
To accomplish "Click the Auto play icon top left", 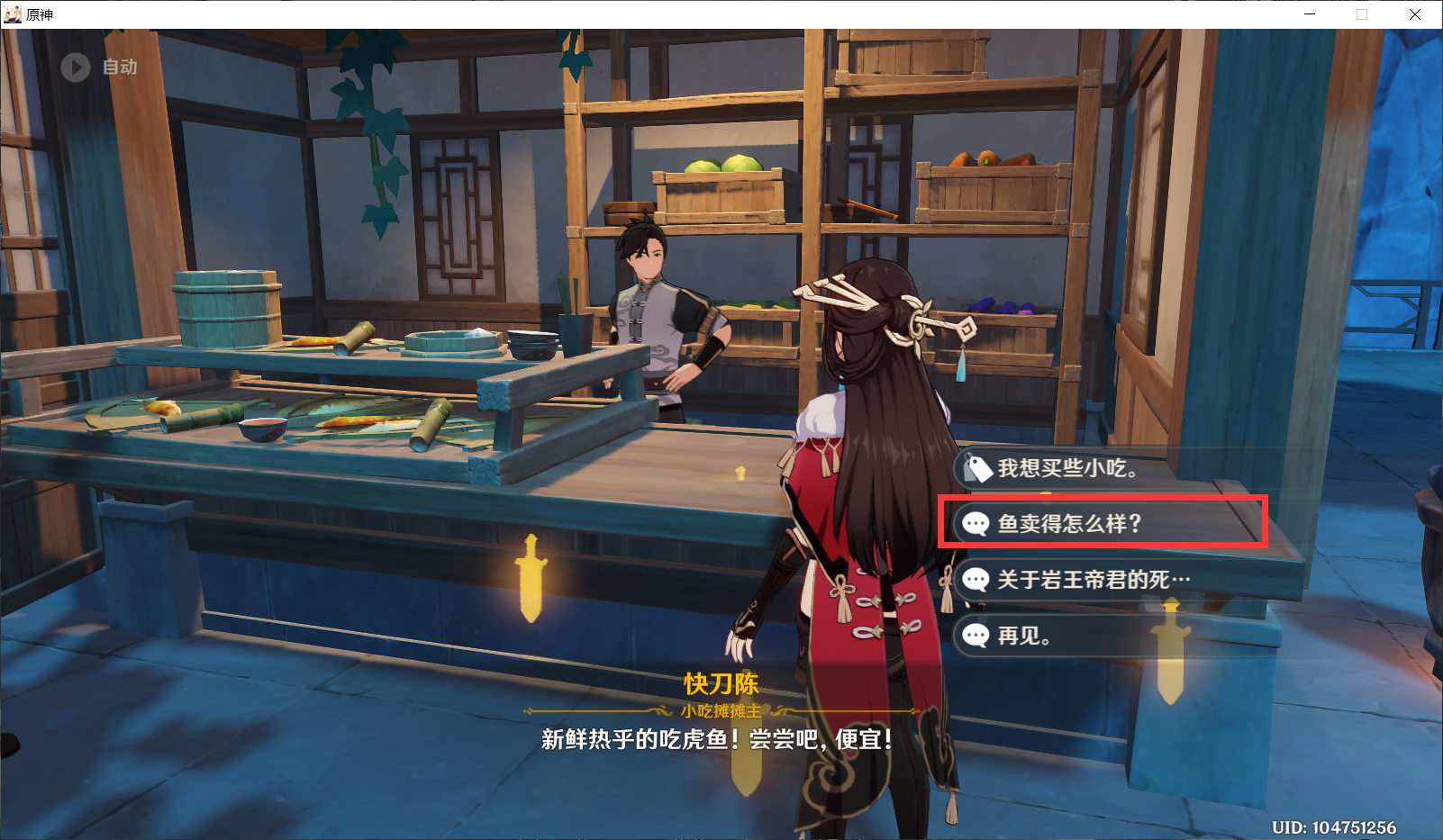I will pos(75,68).
